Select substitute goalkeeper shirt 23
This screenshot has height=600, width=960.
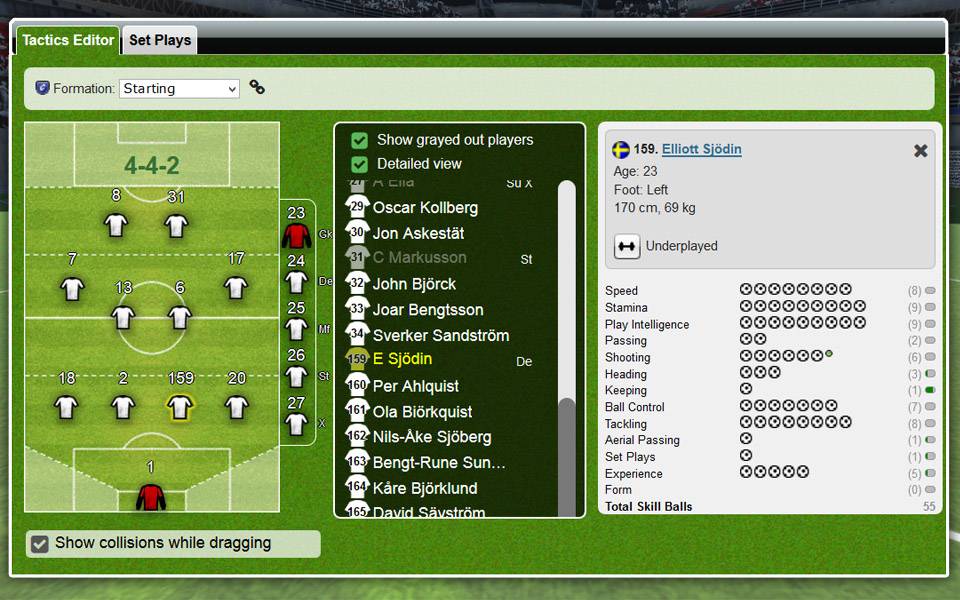point(296,235)
